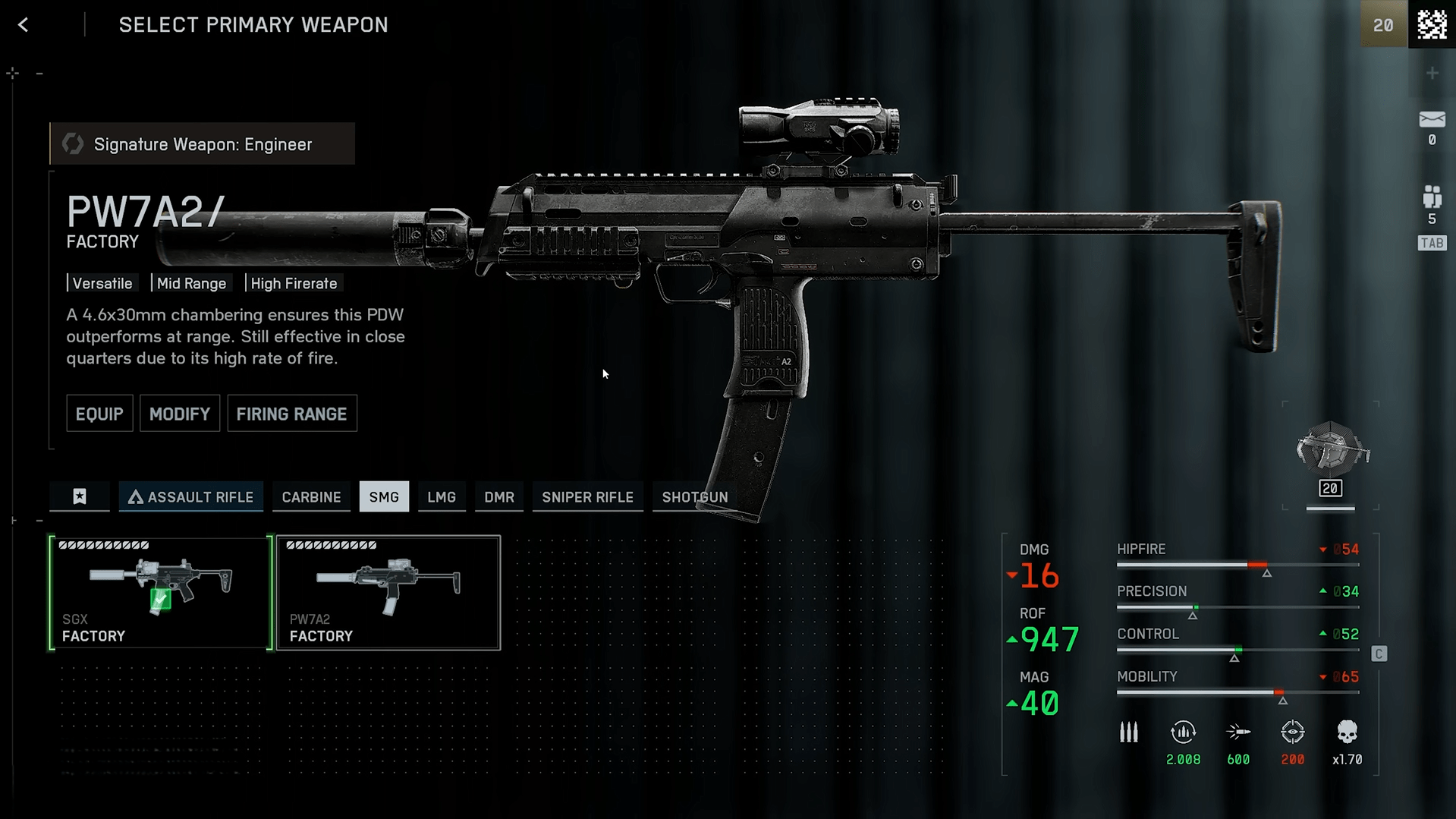Go back using the arrow button
1456x819 pixels.
coord(24,25)
